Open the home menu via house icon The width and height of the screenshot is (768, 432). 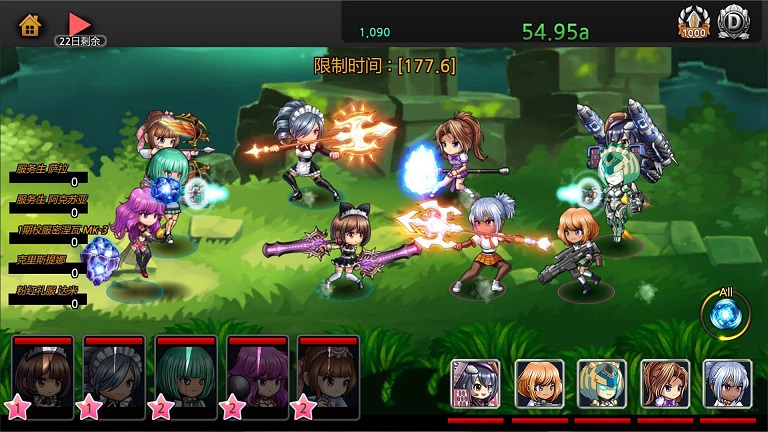click(x=30, y=24)
